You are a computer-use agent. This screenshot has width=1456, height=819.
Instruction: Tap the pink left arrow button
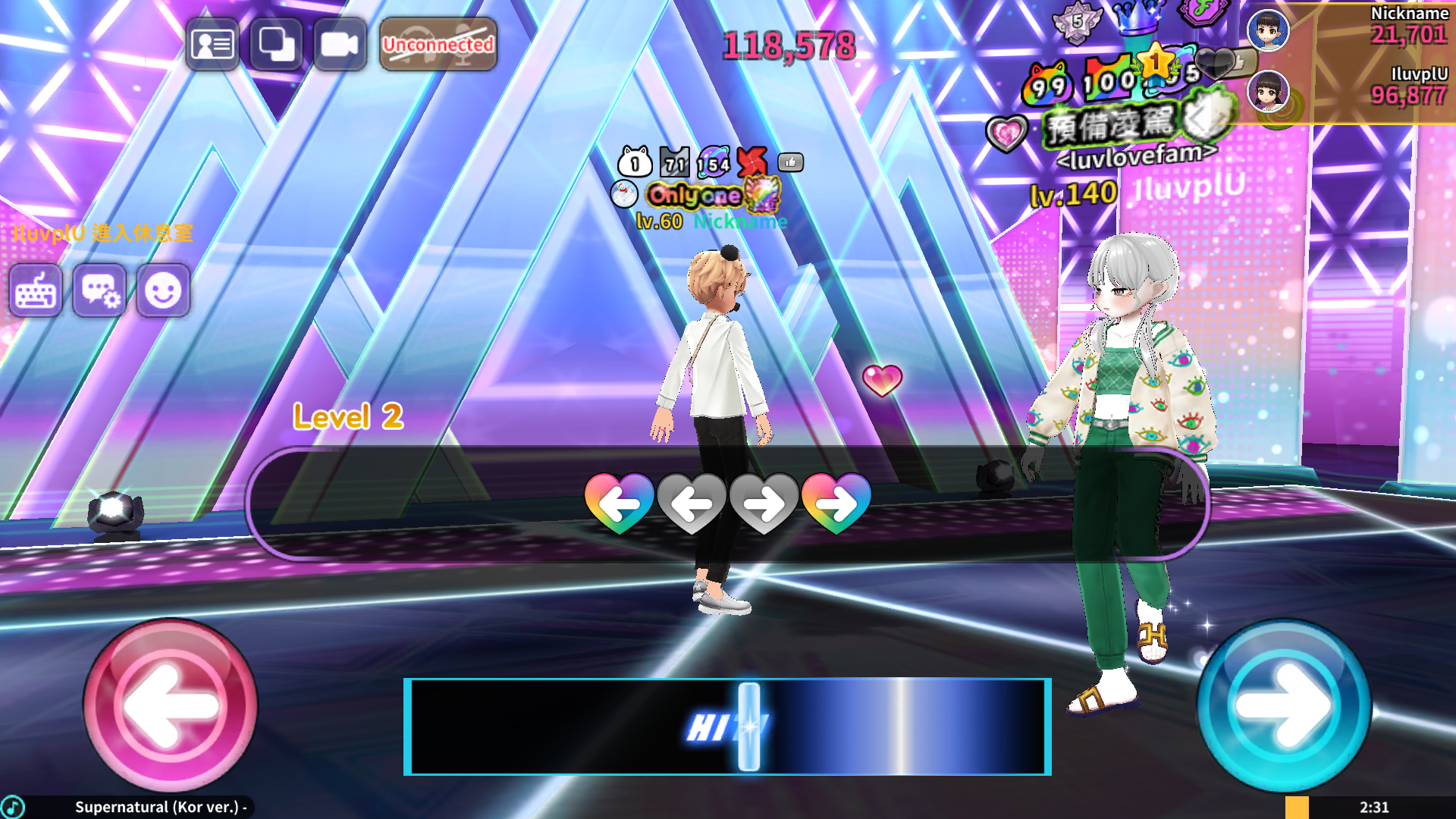pyautogui.click(x=170, y=705)
